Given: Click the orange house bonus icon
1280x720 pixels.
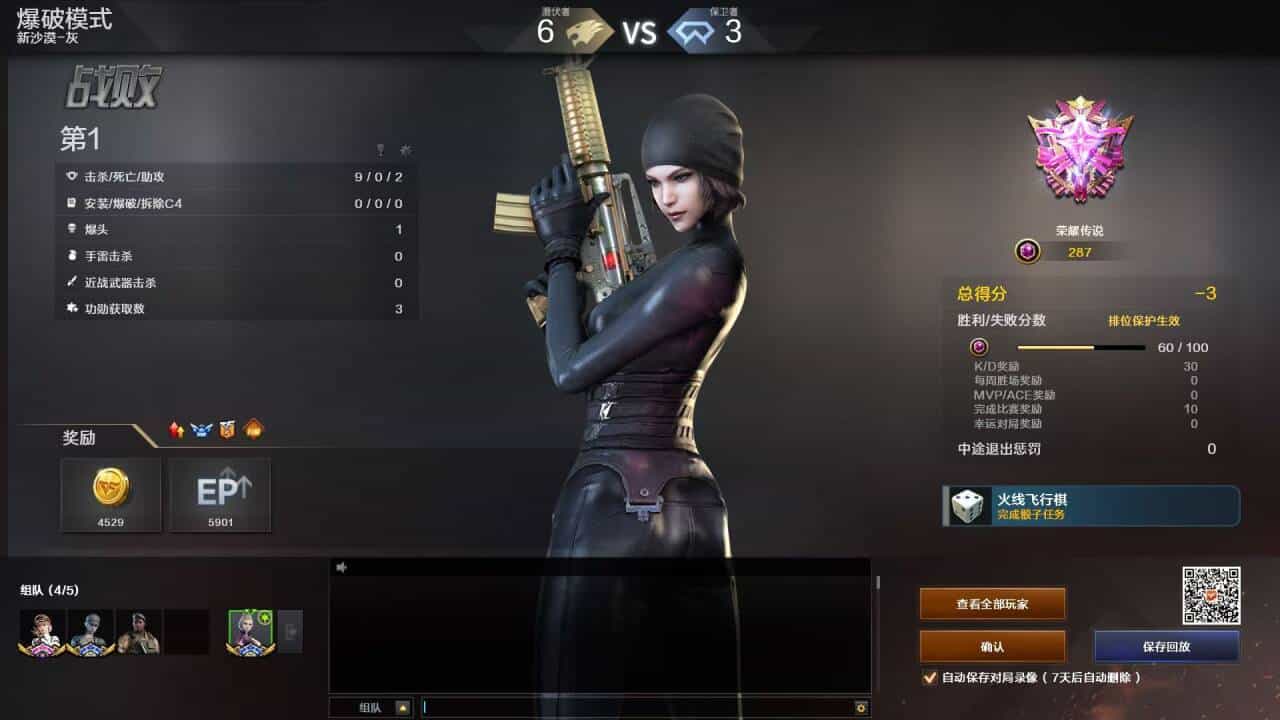Looking at the screenshot, I should point(253,430).
